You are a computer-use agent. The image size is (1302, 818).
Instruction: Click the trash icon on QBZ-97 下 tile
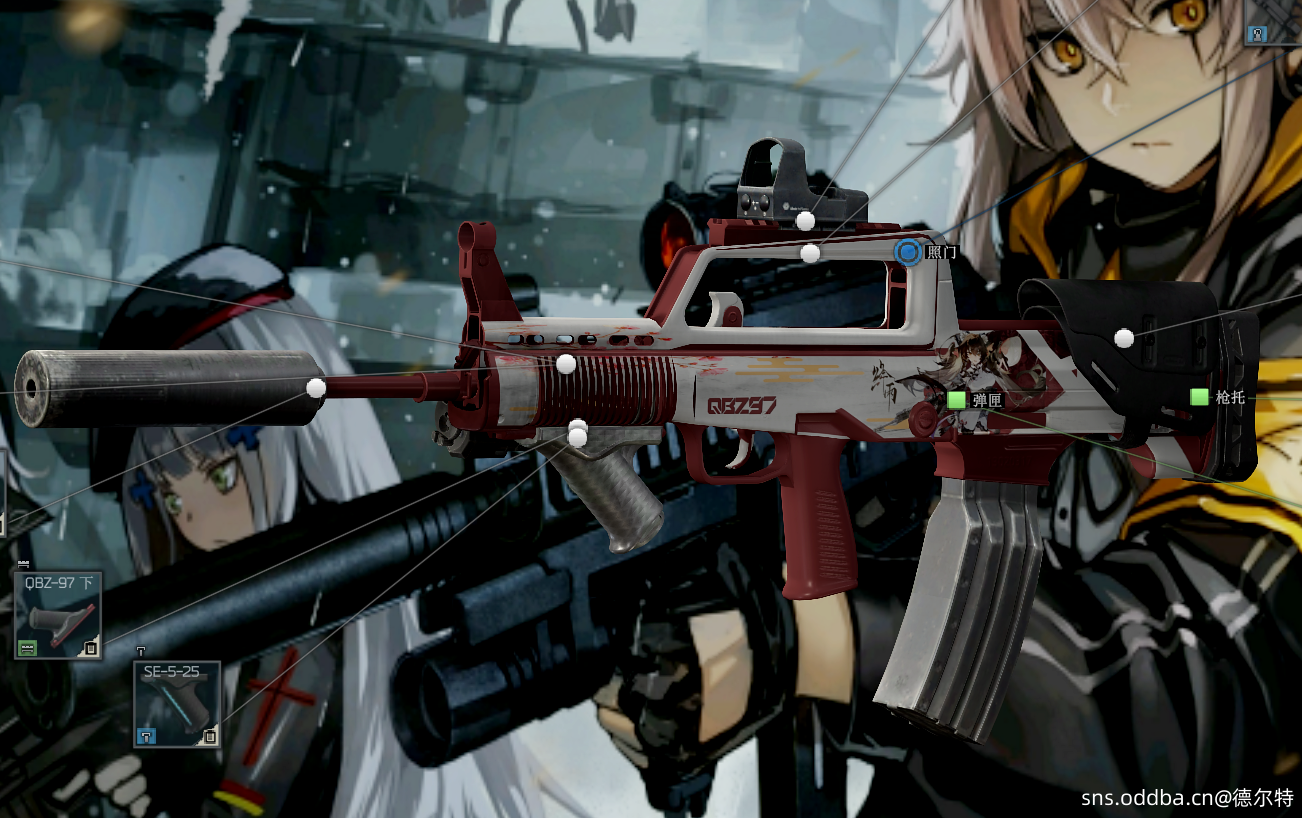pyautogui.click(x=91, y=648)
